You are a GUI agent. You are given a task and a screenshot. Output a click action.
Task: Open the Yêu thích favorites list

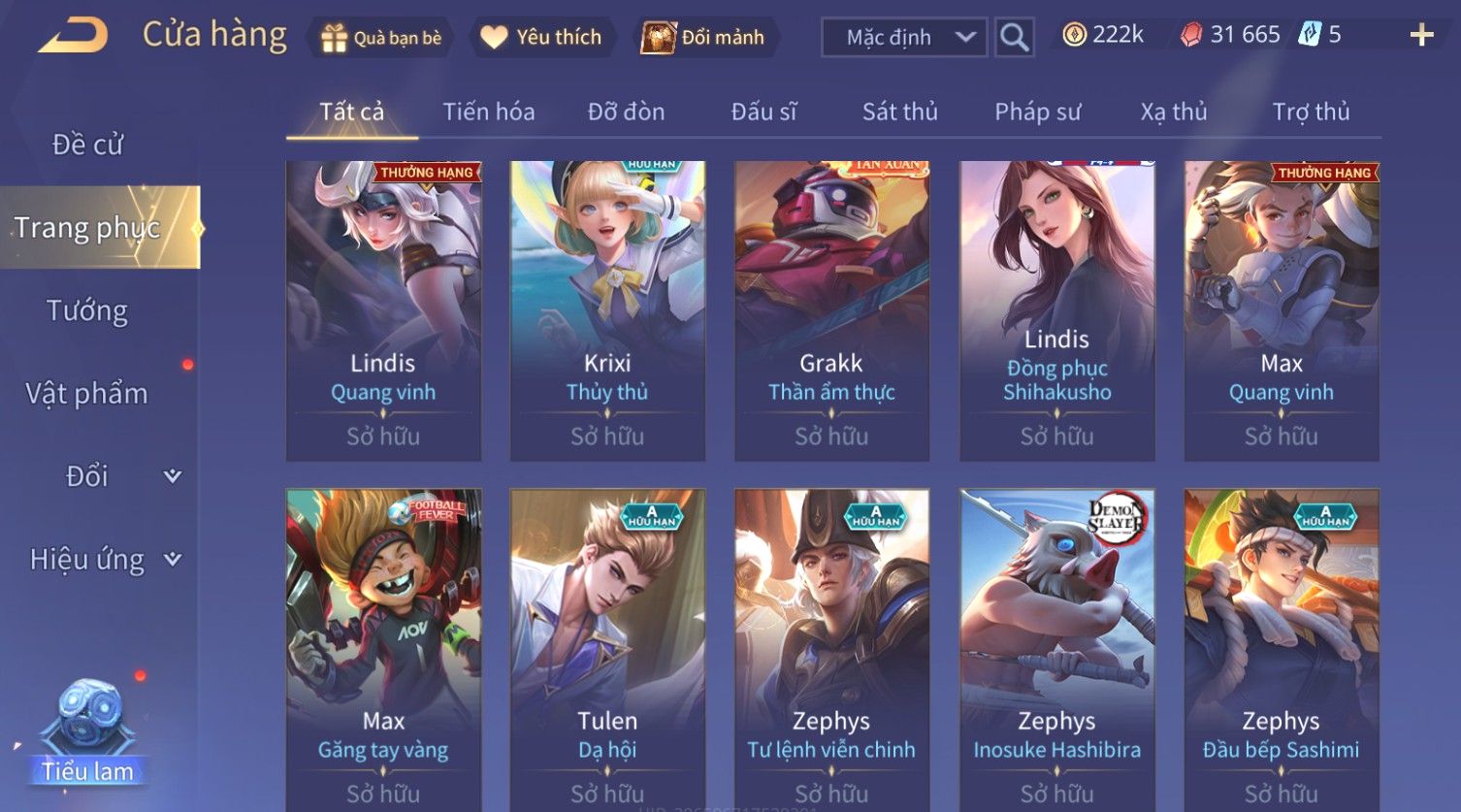coord(542,38)
